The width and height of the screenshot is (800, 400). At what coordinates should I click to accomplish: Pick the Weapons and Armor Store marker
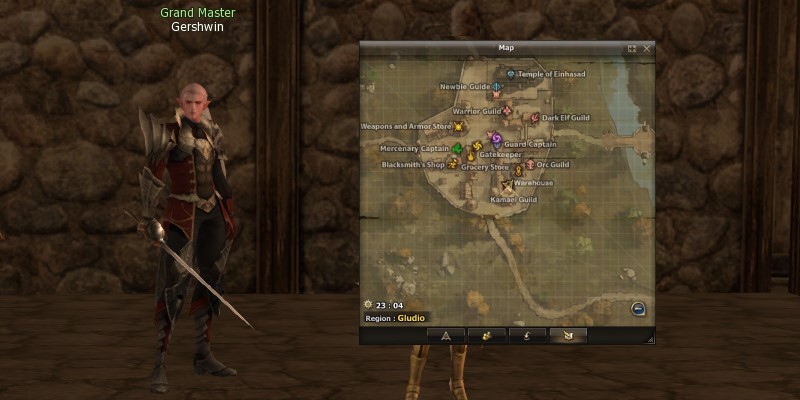(x=458, y=127)
